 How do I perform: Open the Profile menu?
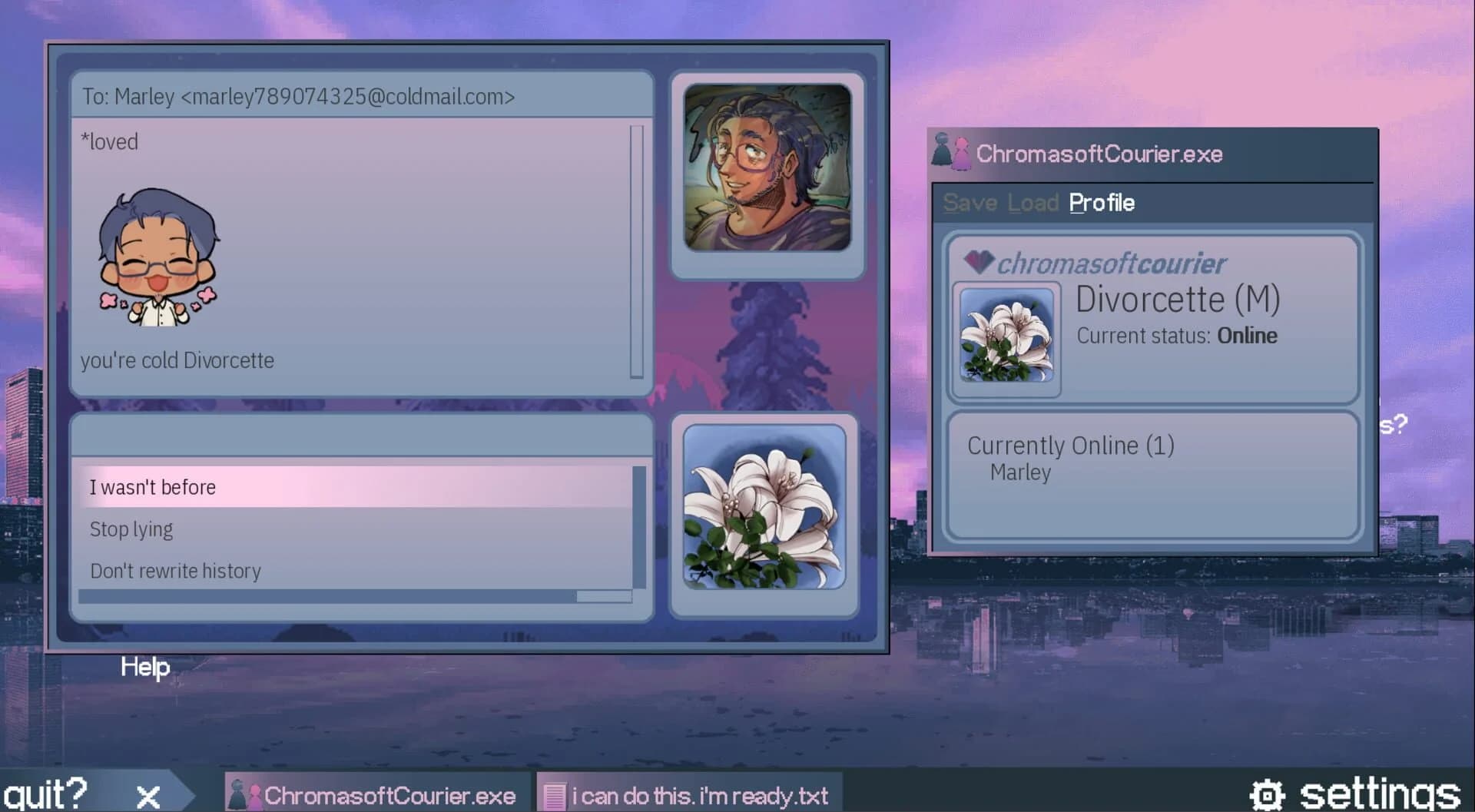[x=1102, y=203]
